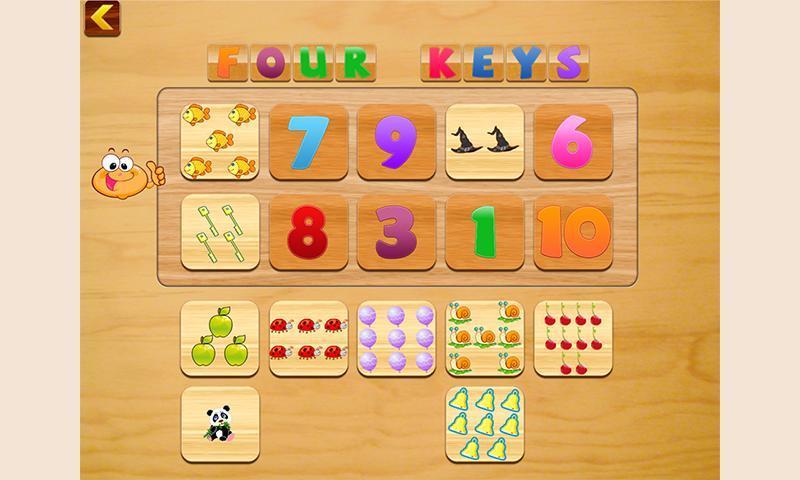Select the red number 8 tile

308,232
